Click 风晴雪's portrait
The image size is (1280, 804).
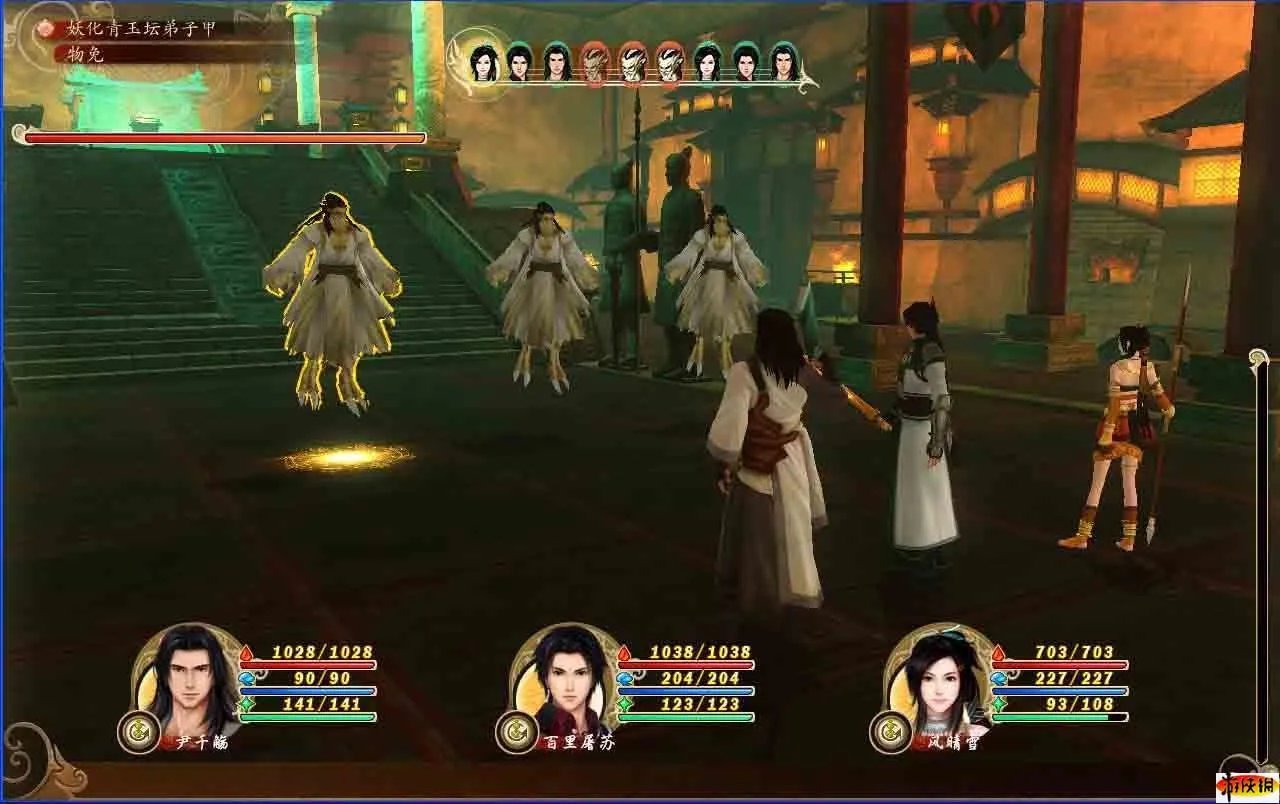(x=937, y=677)
